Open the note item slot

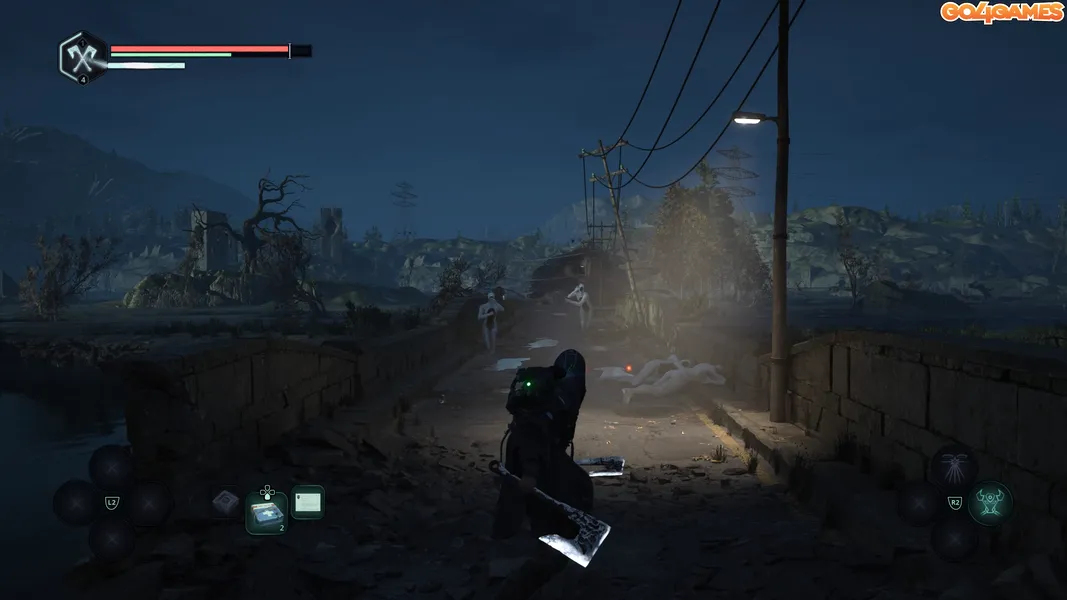click(x=308, y=501)
